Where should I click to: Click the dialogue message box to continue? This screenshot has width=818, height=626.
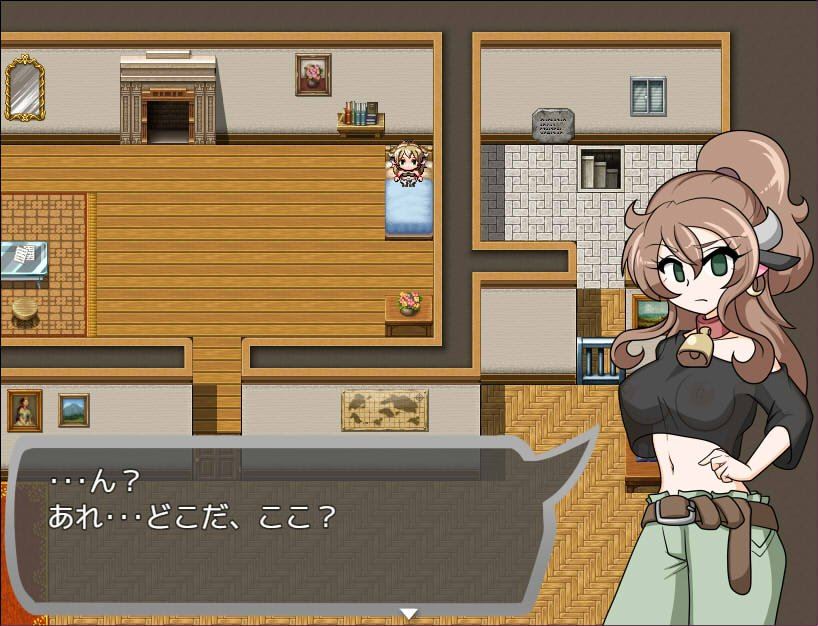tap(290, 525)
